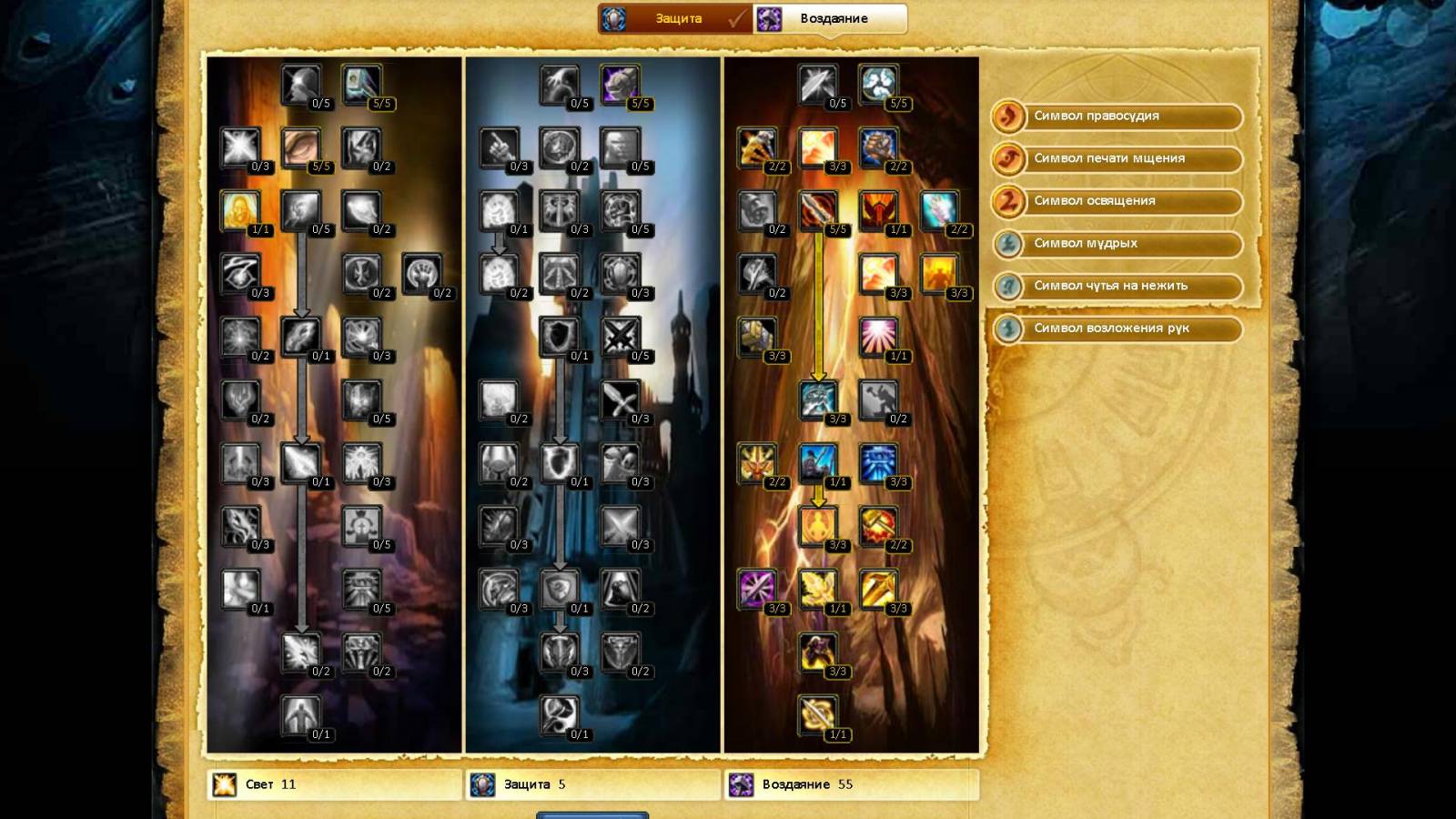The height and width of the screenshot is (819, 1456).
Task: Click the Защита 5 tree summary
Action: pyautogui.click(x=592, y=784)
